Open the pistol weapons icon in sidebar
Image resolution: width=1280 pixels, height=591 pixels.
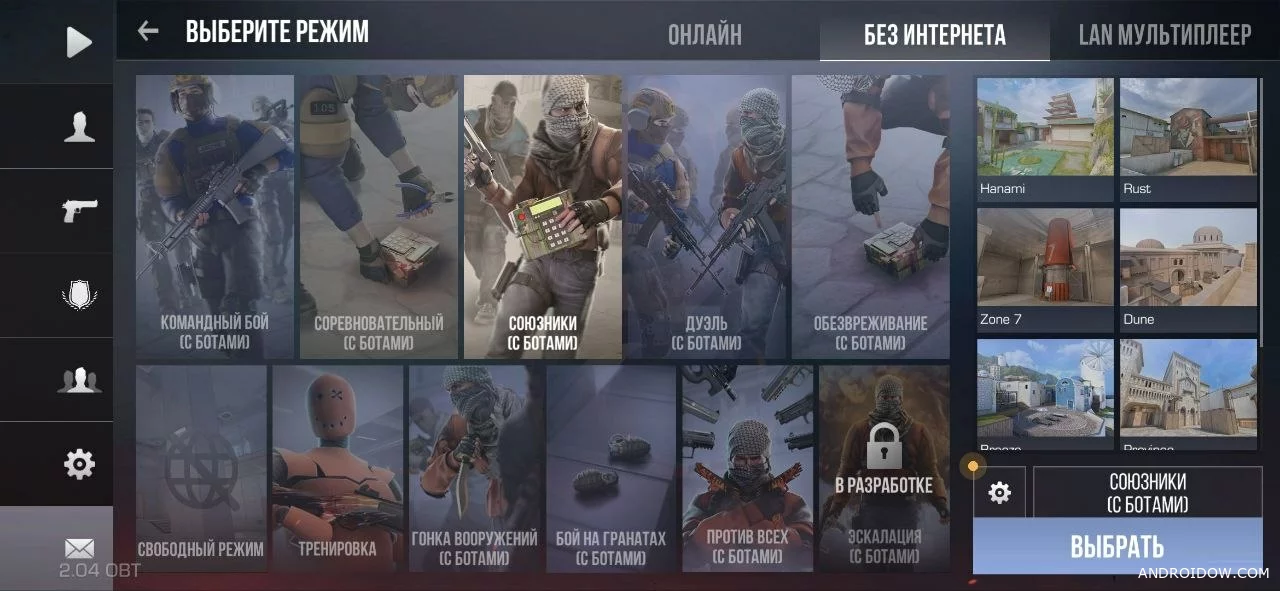coord(79,210)
